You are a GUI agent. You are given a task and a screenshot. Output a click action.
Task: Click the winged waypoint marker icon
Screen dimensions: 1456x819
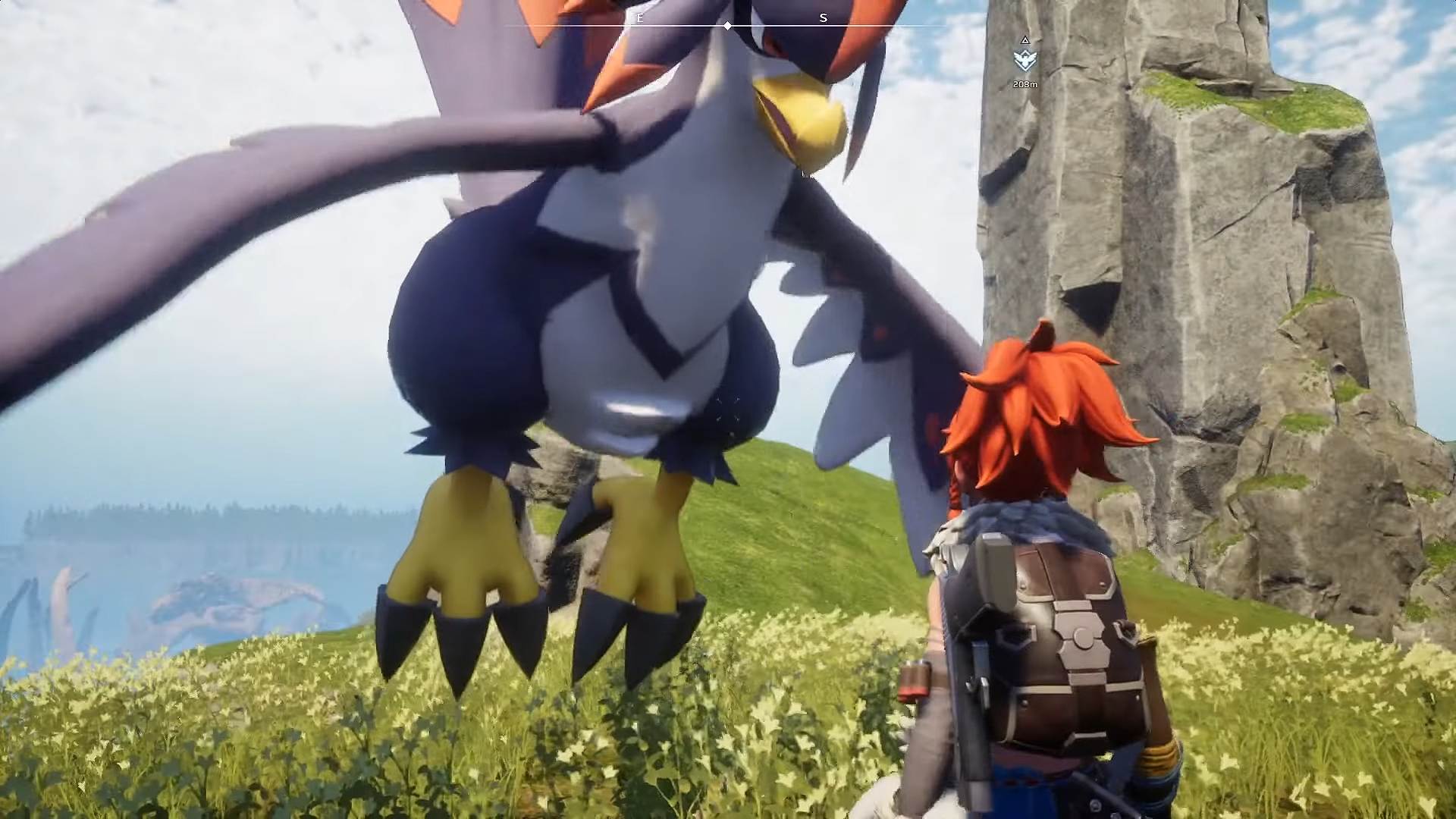pos(1025,59)
